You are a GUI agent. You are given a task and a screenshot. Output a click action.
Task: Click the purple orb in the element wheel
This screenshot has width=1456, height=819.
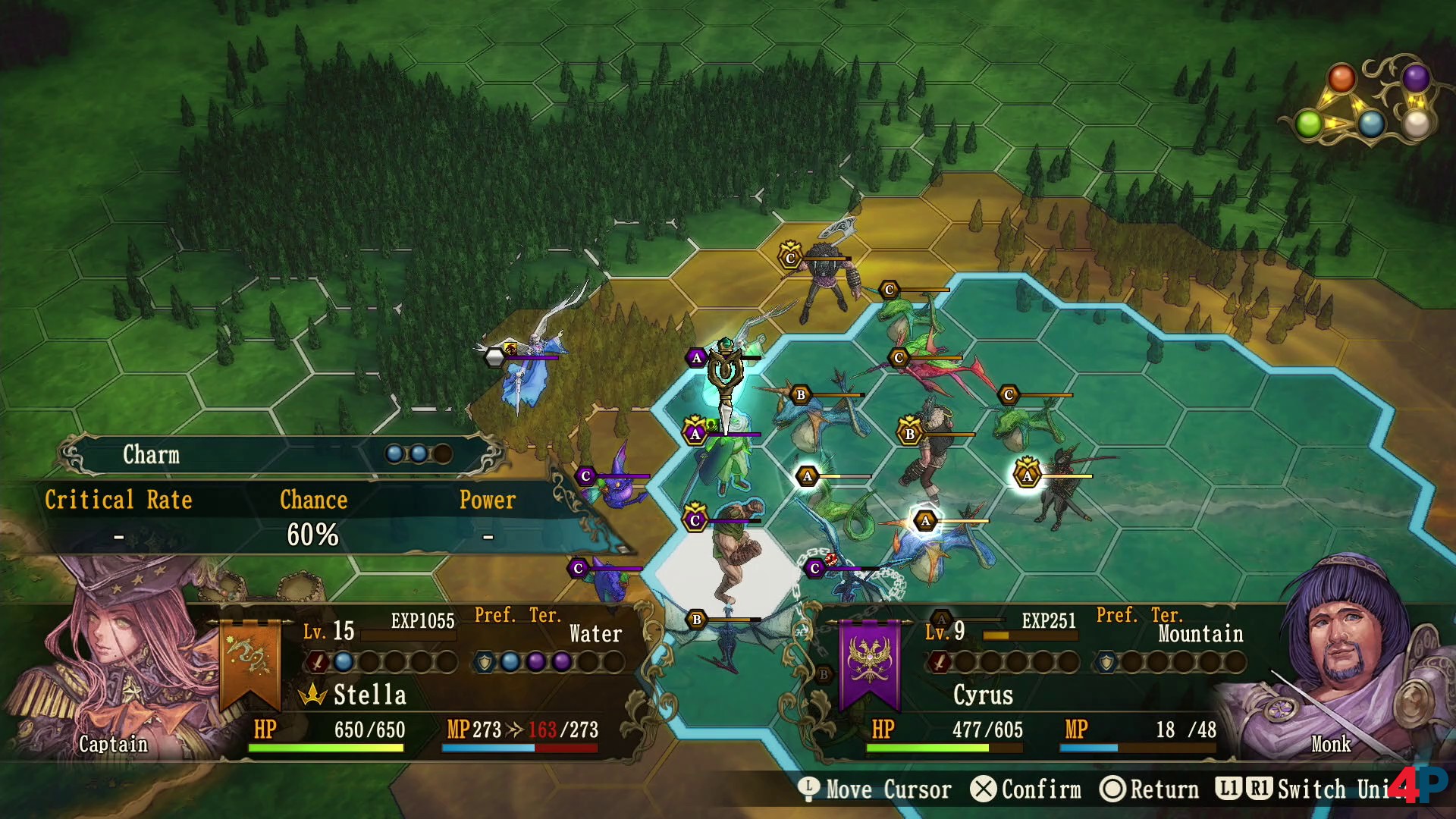pyautogui.click(x=1415, y=77)
